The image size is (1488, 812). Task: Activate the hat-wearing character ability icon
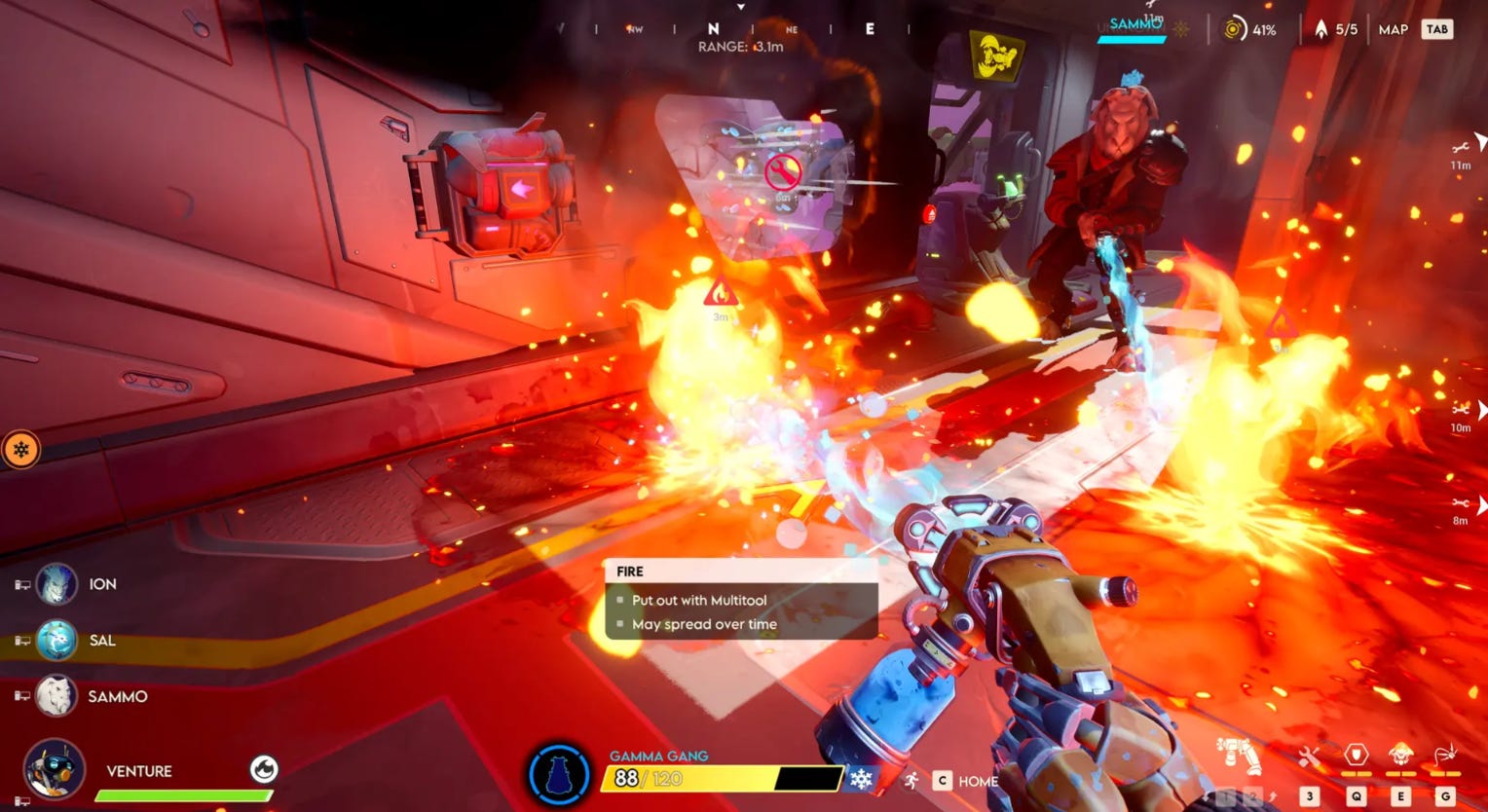click(x=1400, y=756)
